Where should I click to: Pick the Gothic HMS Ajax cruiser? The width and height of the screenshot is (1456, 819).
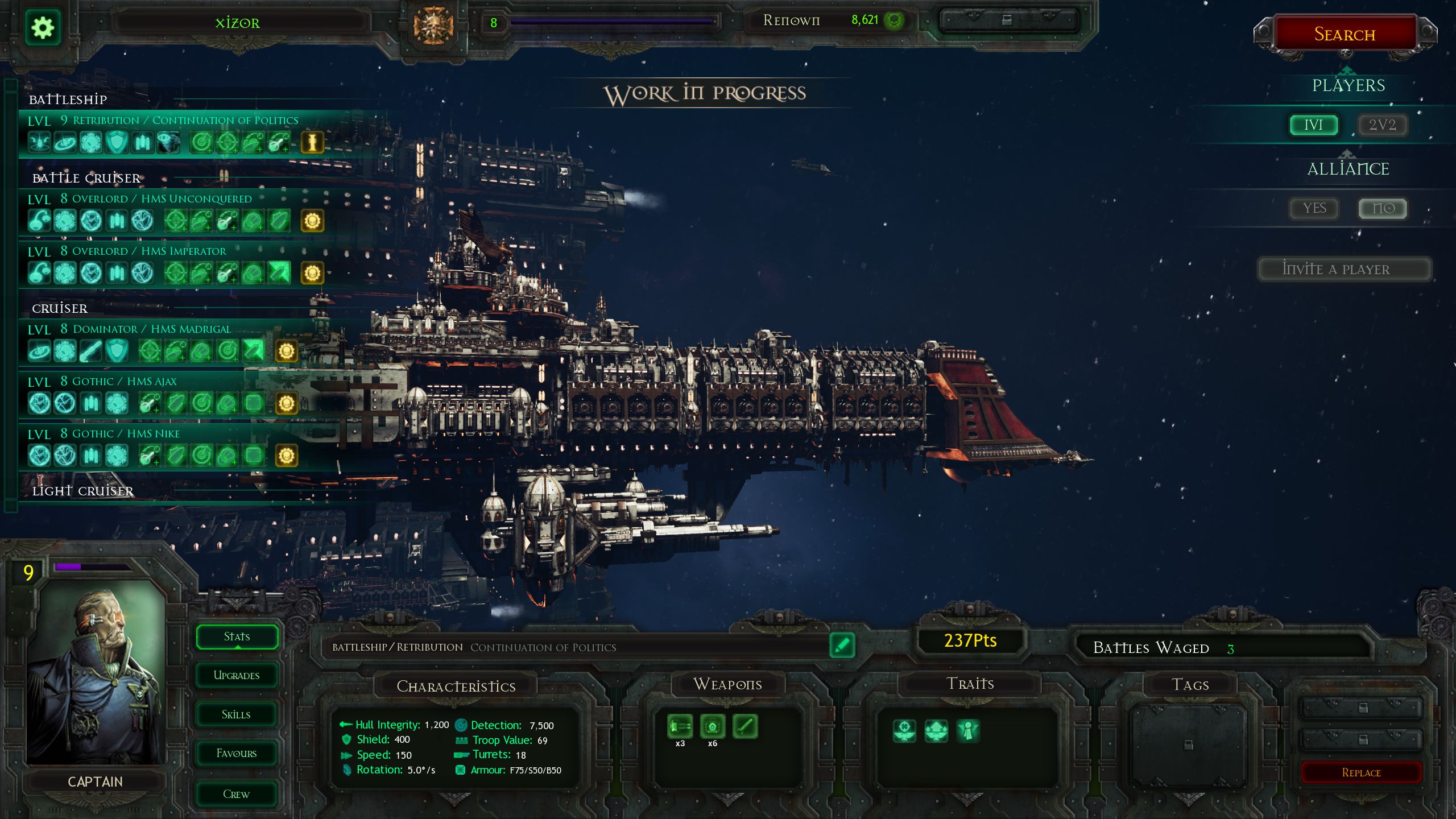(x=125, y=382)
